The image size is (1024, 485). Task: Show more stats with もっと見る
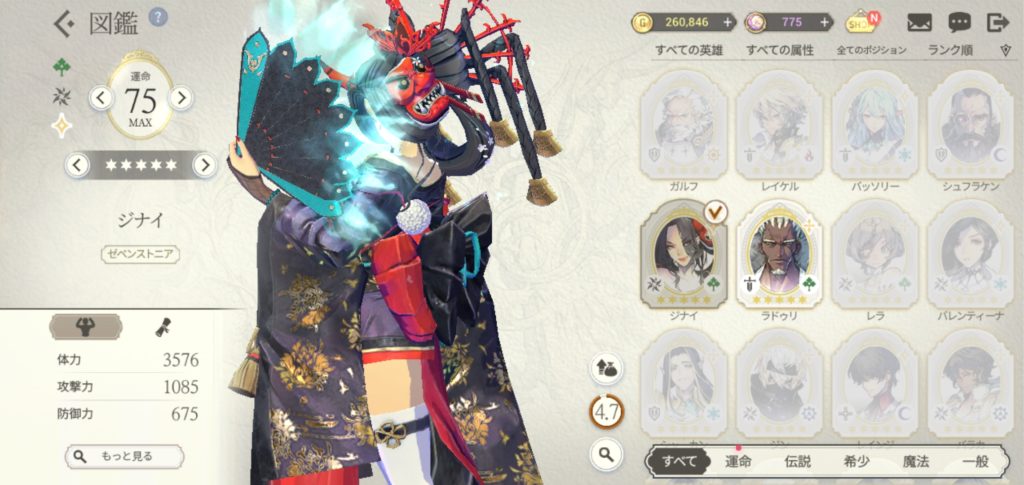pos(126,456)
